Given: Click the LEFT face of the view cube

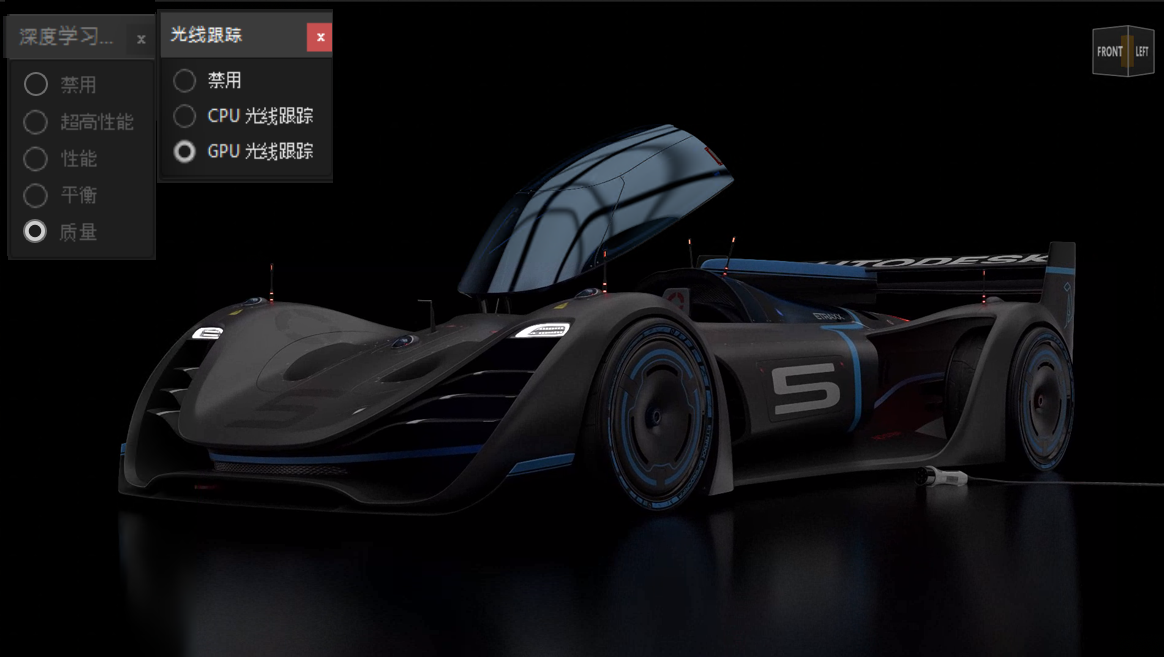Looking at the screenshot, I should click(1142, 52).
